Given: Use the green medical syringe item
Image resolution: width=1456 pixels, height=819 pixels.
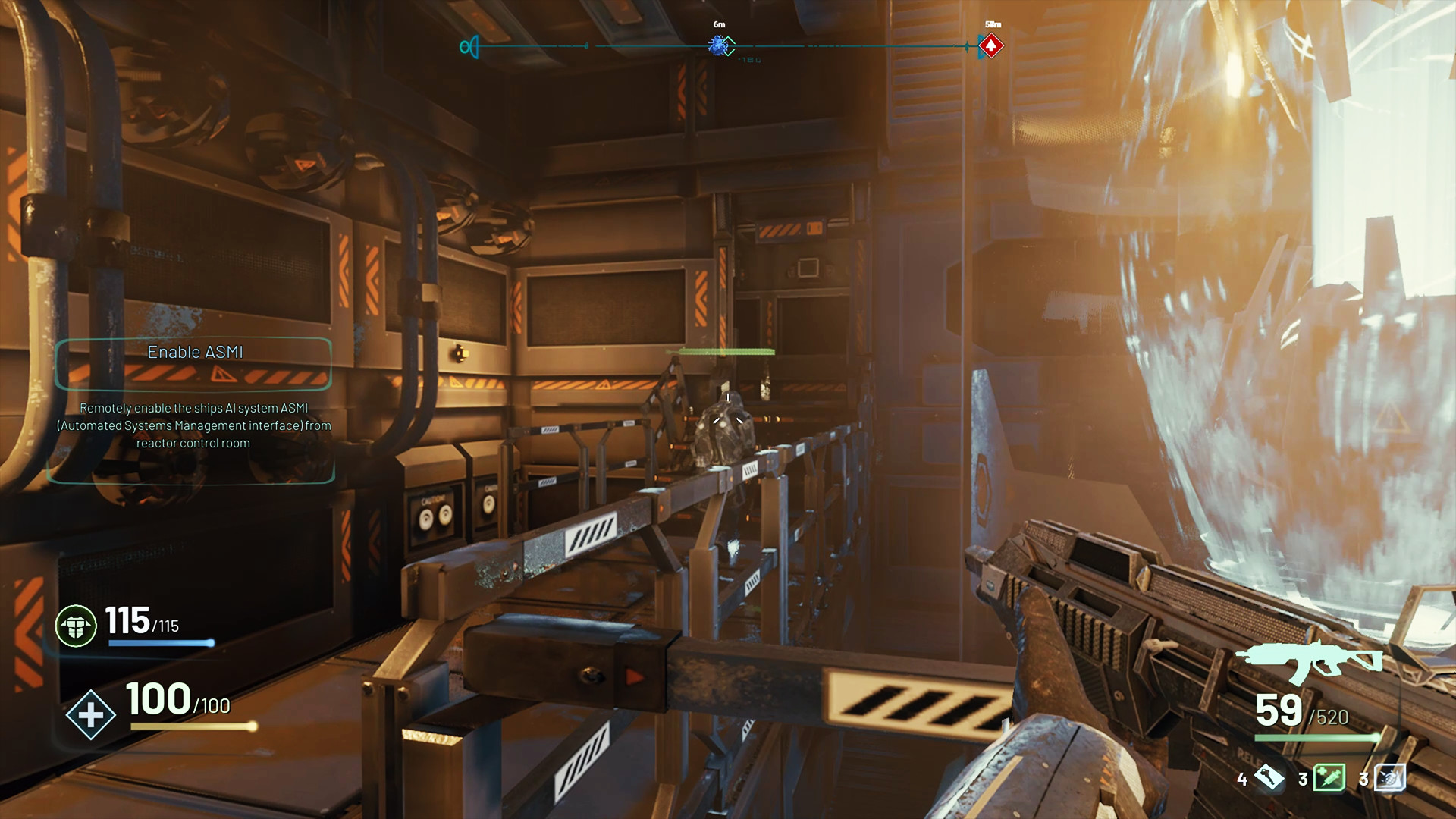Looking at the screenshot, I should point(1329,778).
